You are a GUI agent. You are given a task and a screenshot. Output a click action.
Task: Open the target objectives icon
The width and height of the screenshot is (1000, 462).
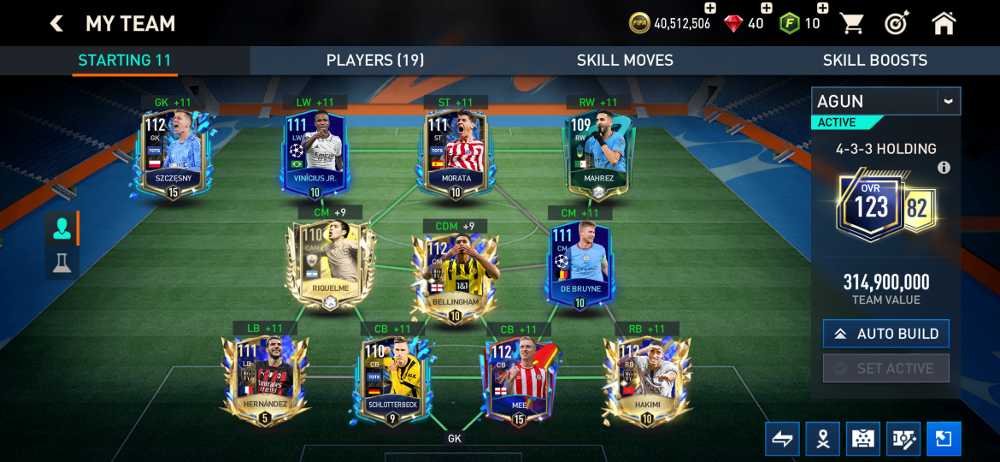point(897,23)
